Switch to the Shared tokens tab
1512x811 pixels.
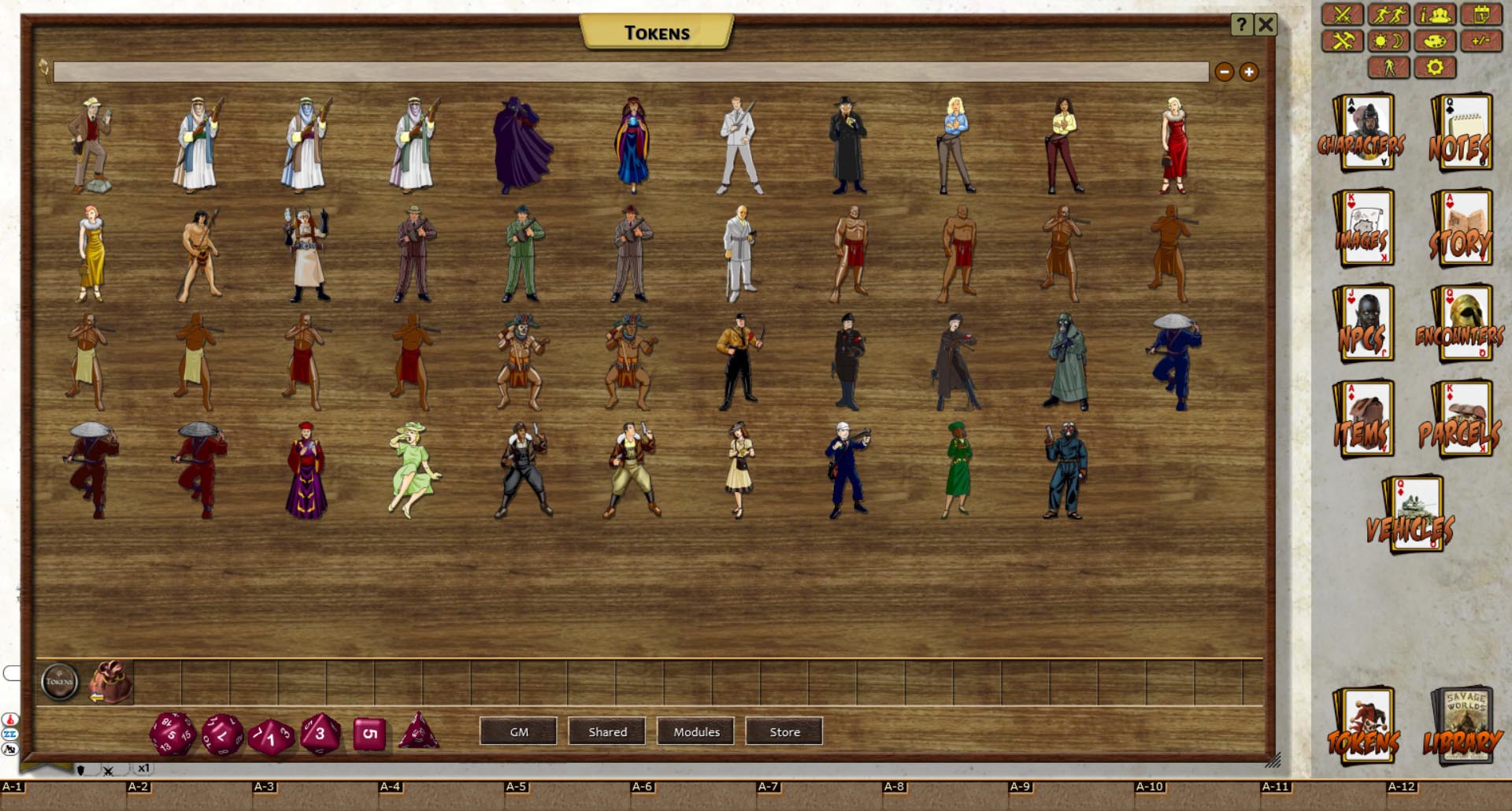[x=606, y=731]
